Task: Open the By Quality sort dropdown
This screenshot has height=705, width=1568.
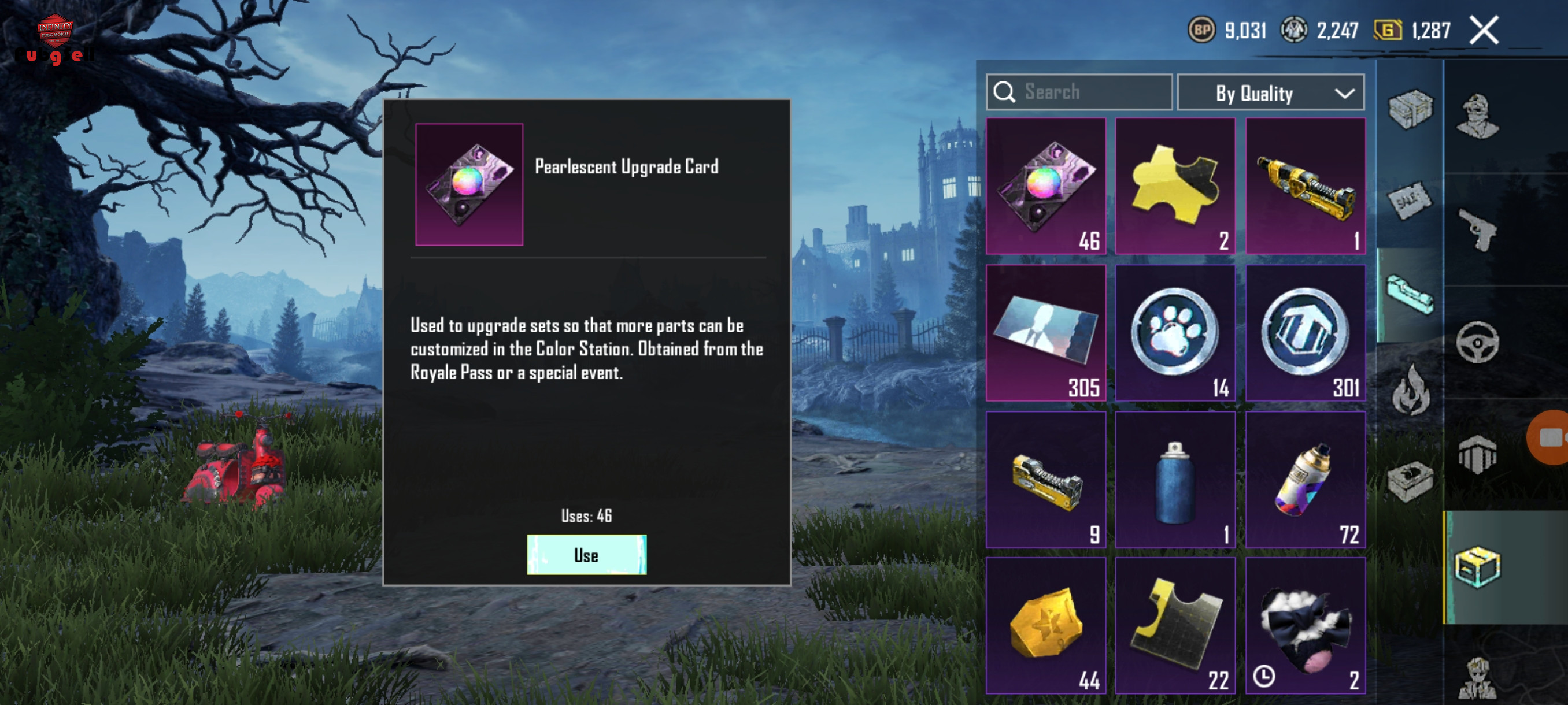Action: click(x=1270, y=92)
